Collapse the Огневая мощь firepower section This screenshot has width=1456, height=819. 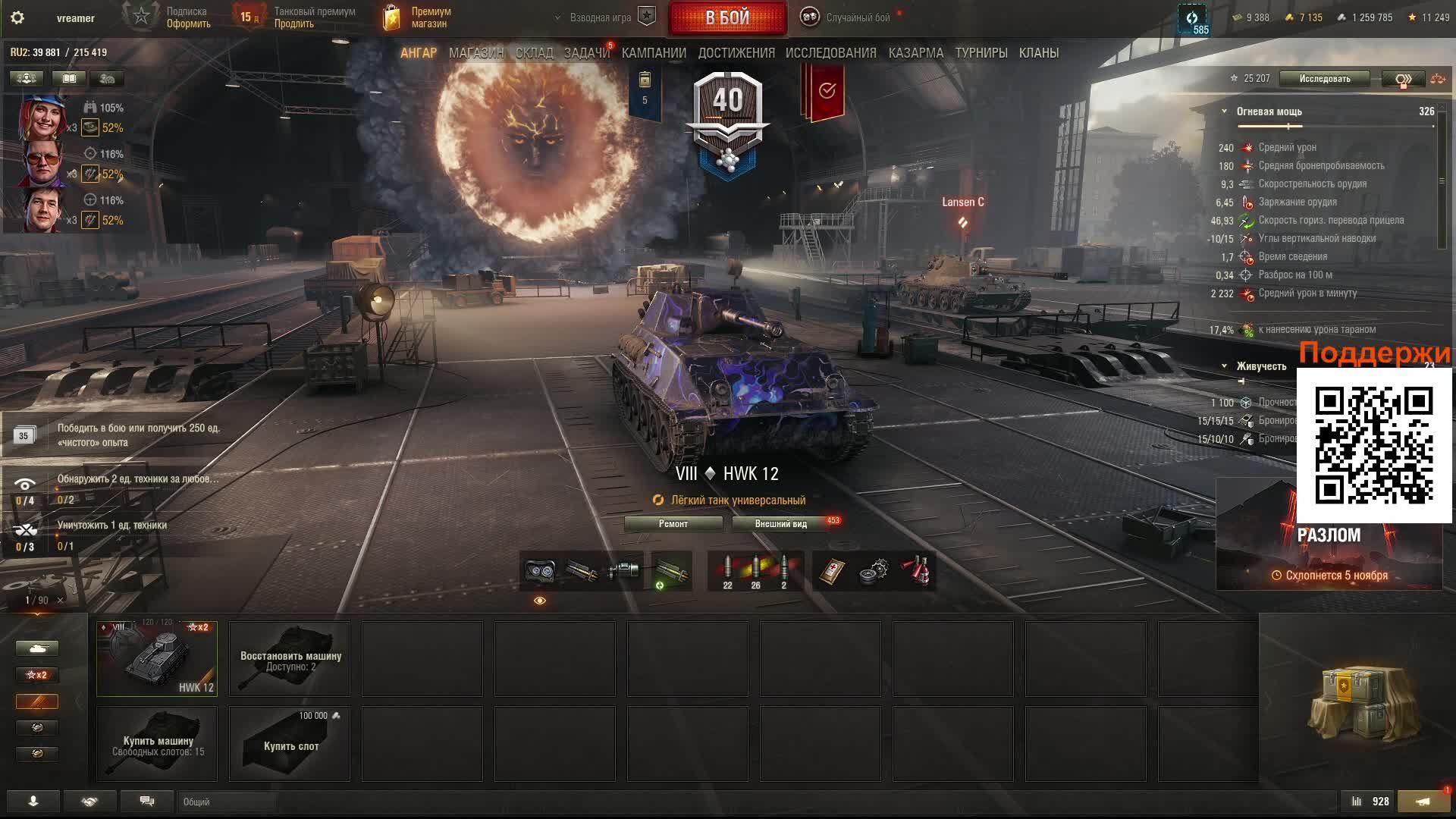(x=1224, y=111)
